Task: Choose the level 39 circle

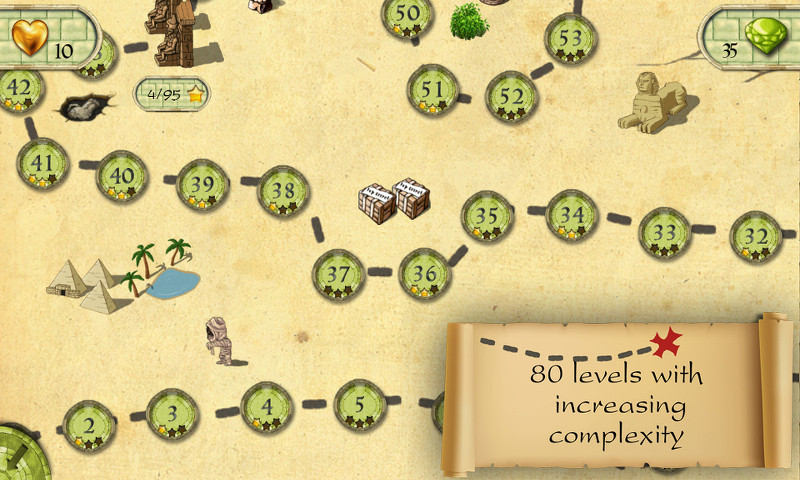Action: click(x=203, y=185)
